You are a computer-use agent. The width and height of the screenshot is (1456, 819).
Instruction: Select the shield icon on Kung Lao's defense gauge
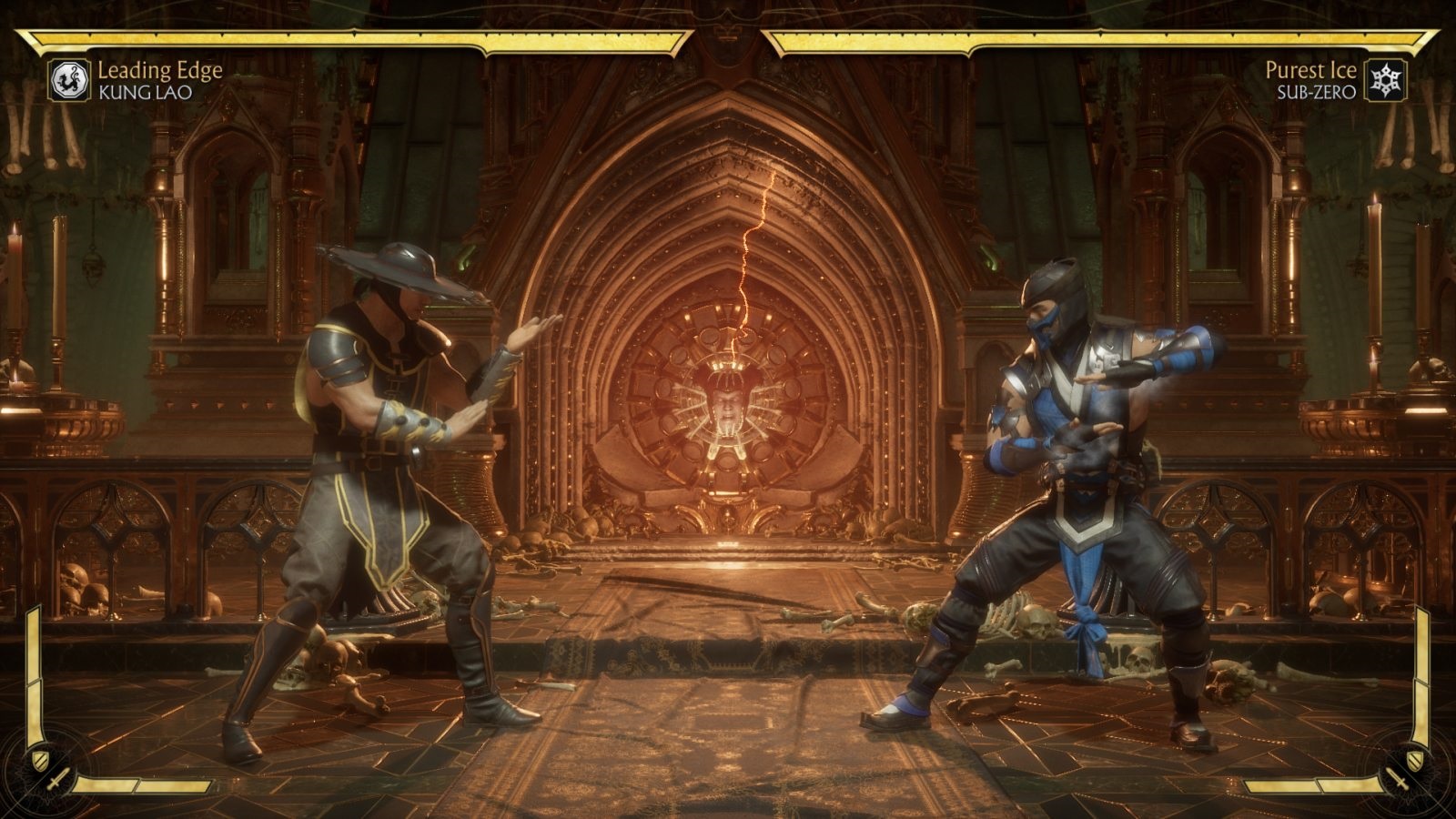(x=40, y=760)
